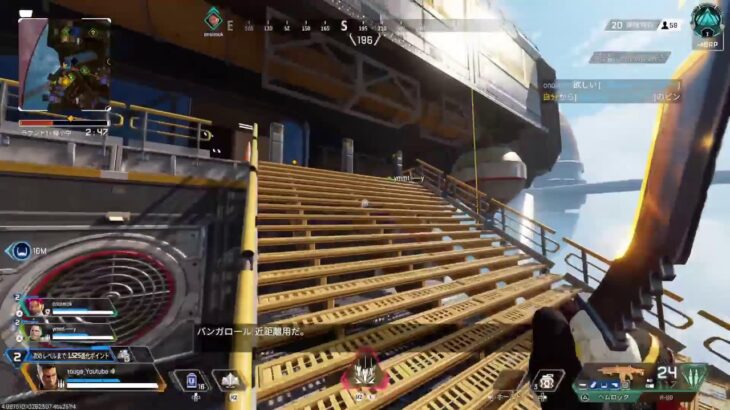Click the evo shield level badge
Viewport: 730px width, 410px height.
pyautogui.click(x=16, y=355)
